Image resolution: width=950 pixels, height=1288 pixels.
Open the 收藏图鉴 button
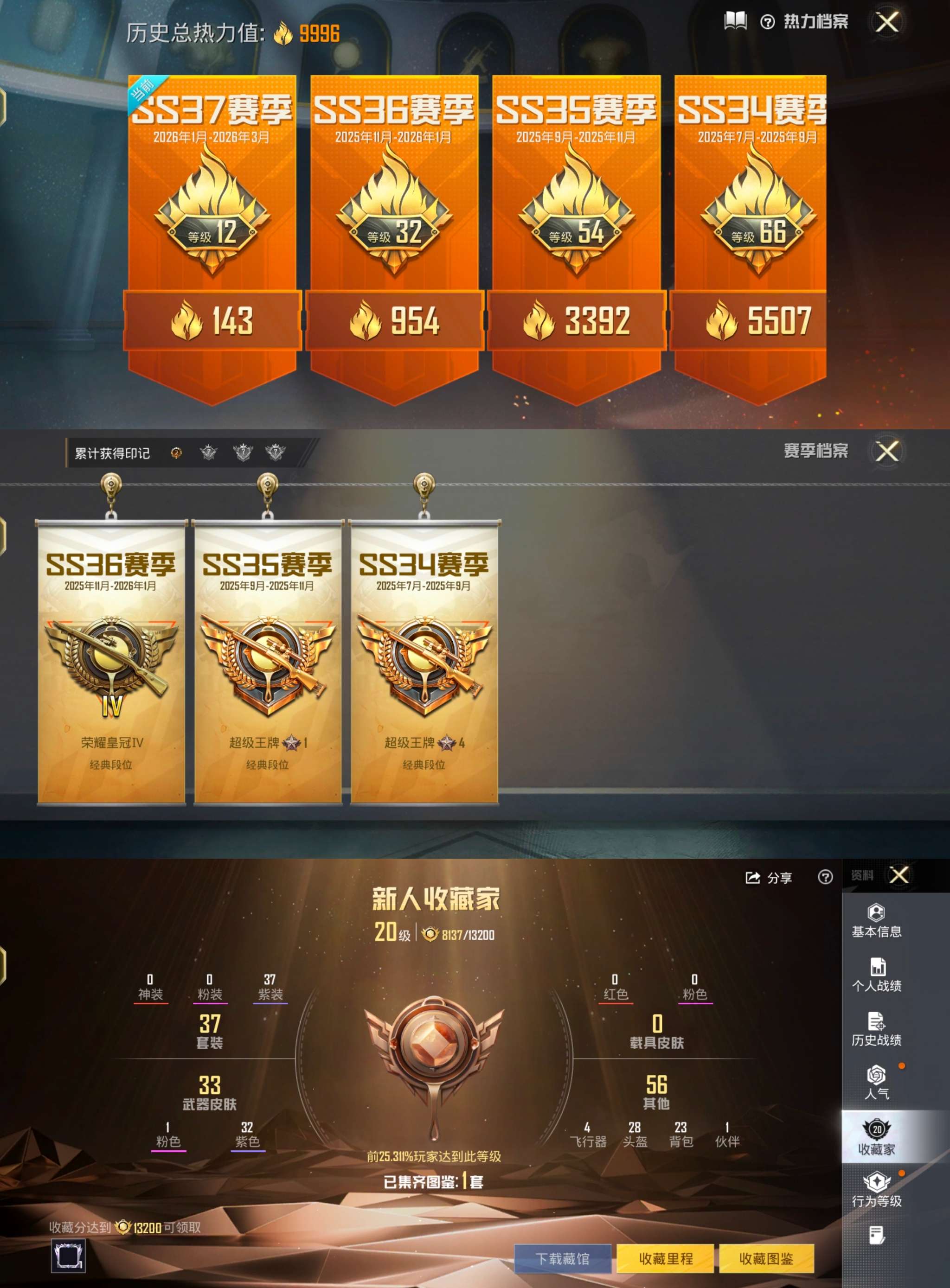768,1257
